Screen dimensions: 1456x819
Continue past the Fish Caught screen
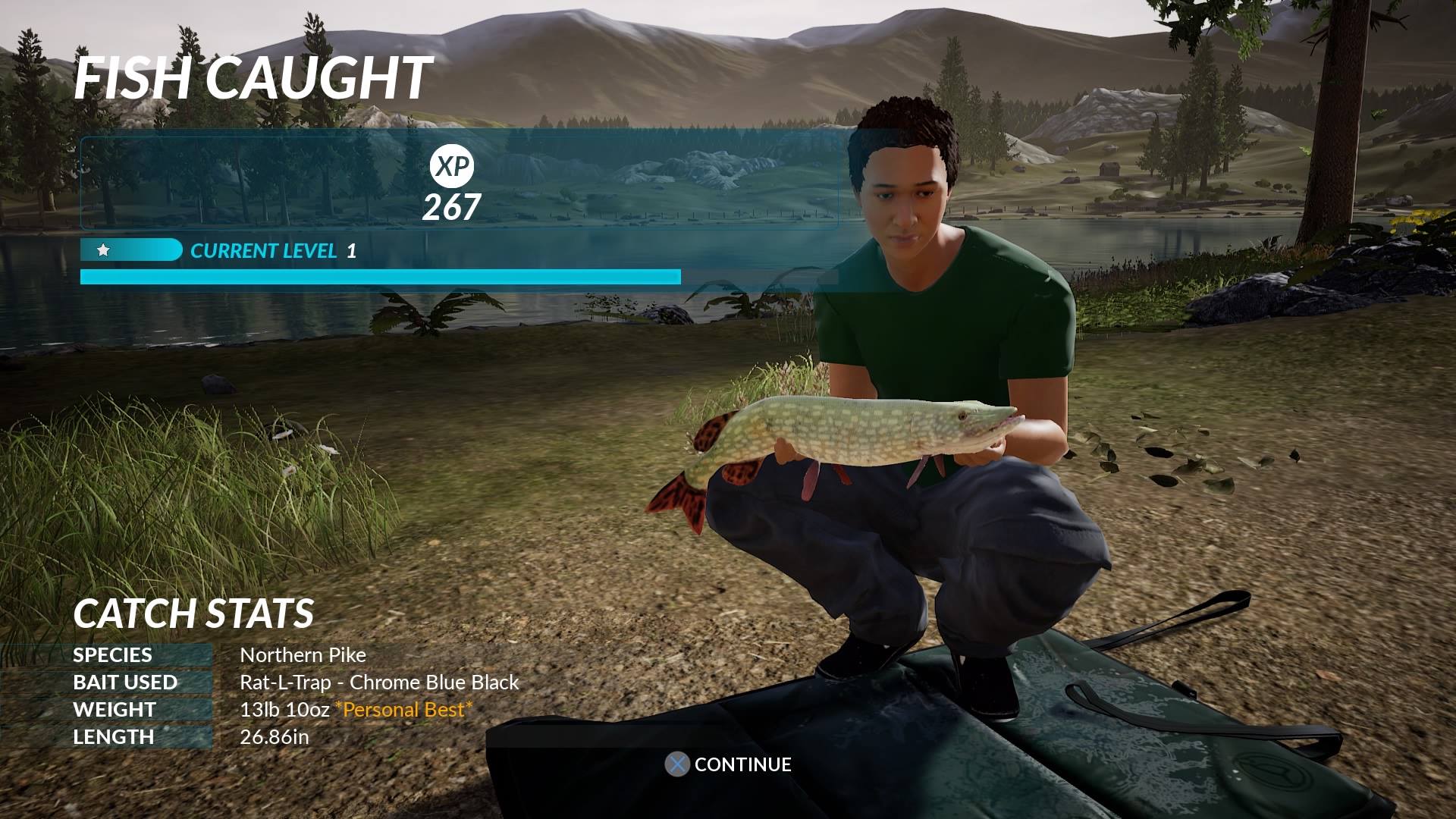coord(728,764)
